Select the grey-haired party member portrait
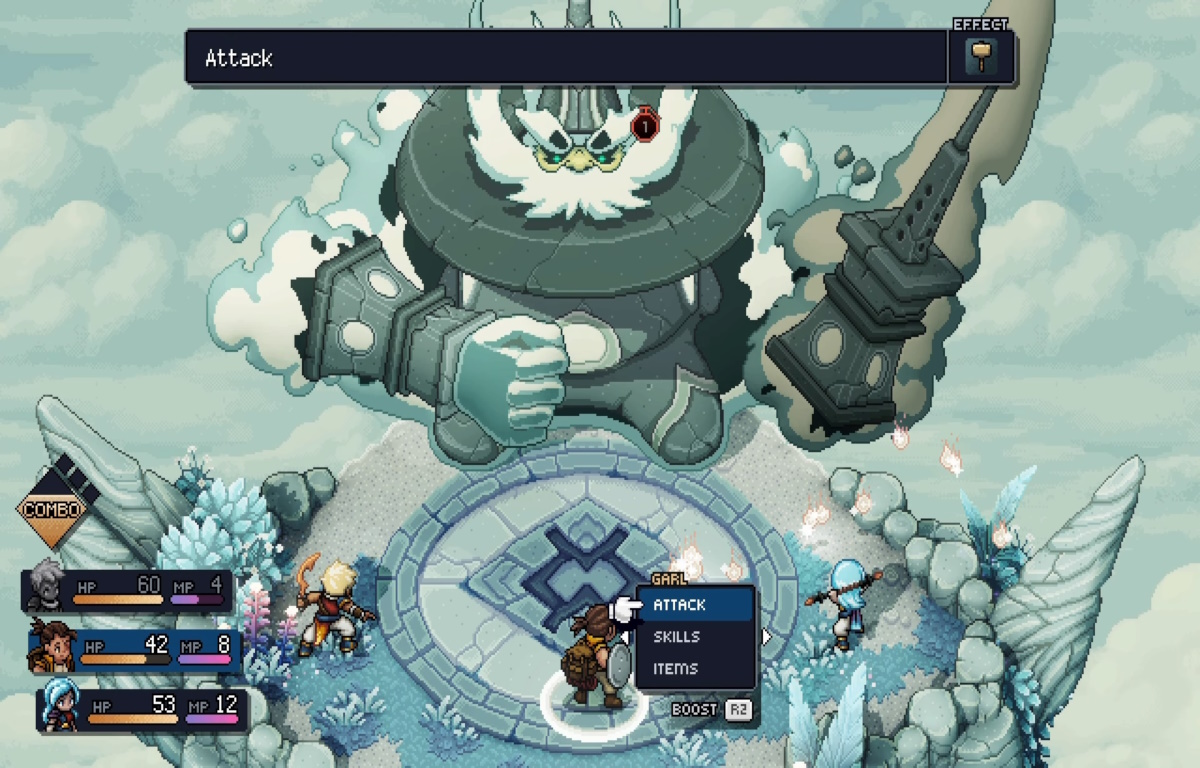Screen dimensions: 1200x768 pos(47,588)
